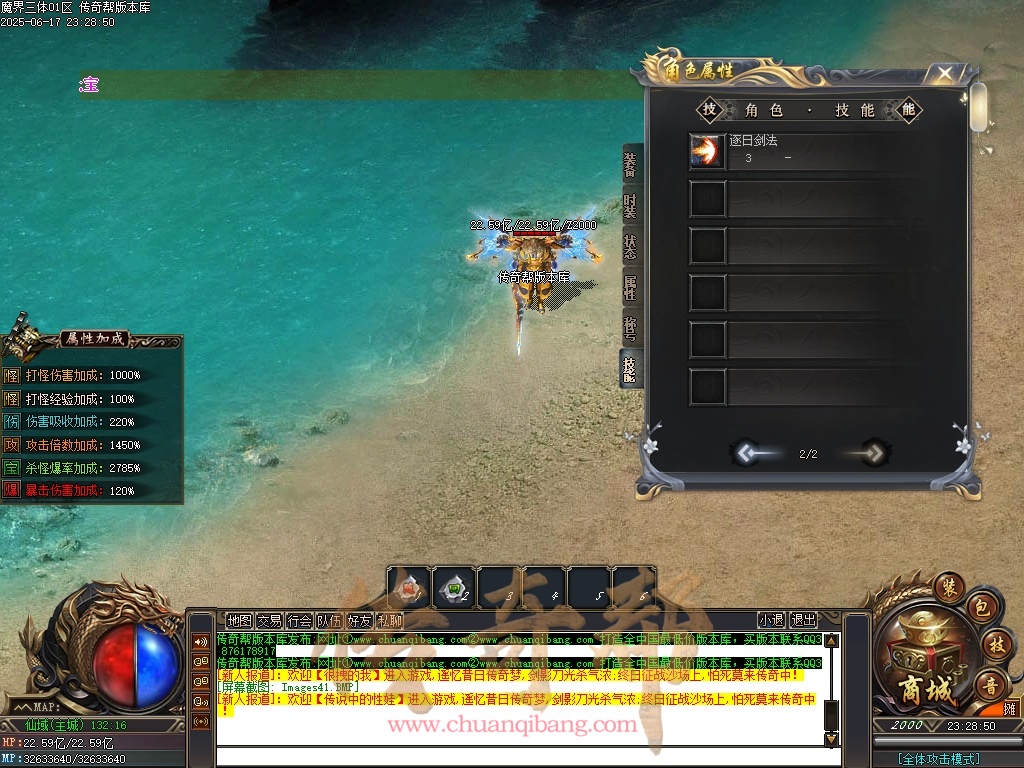Switch to the 属性 attributes tab
The image size is (1024, 768).
click(x=630, y=288)
